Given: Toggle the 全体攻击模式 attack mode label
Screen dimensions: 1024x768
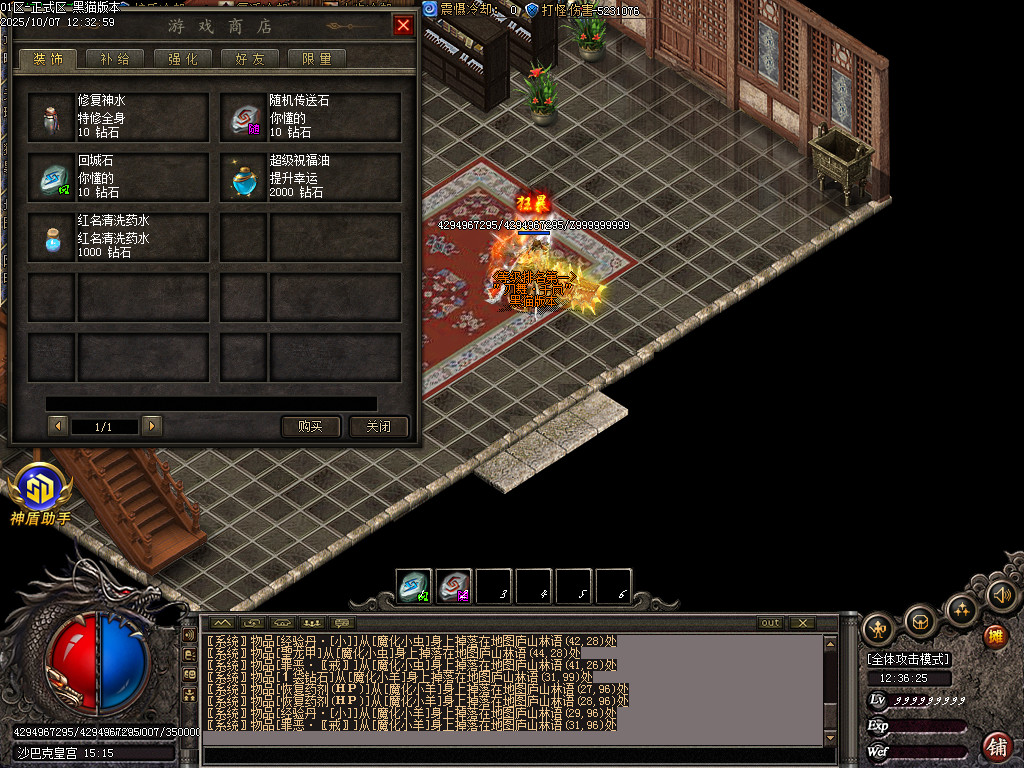Looking at the screenshot, I should click(909, 659).
